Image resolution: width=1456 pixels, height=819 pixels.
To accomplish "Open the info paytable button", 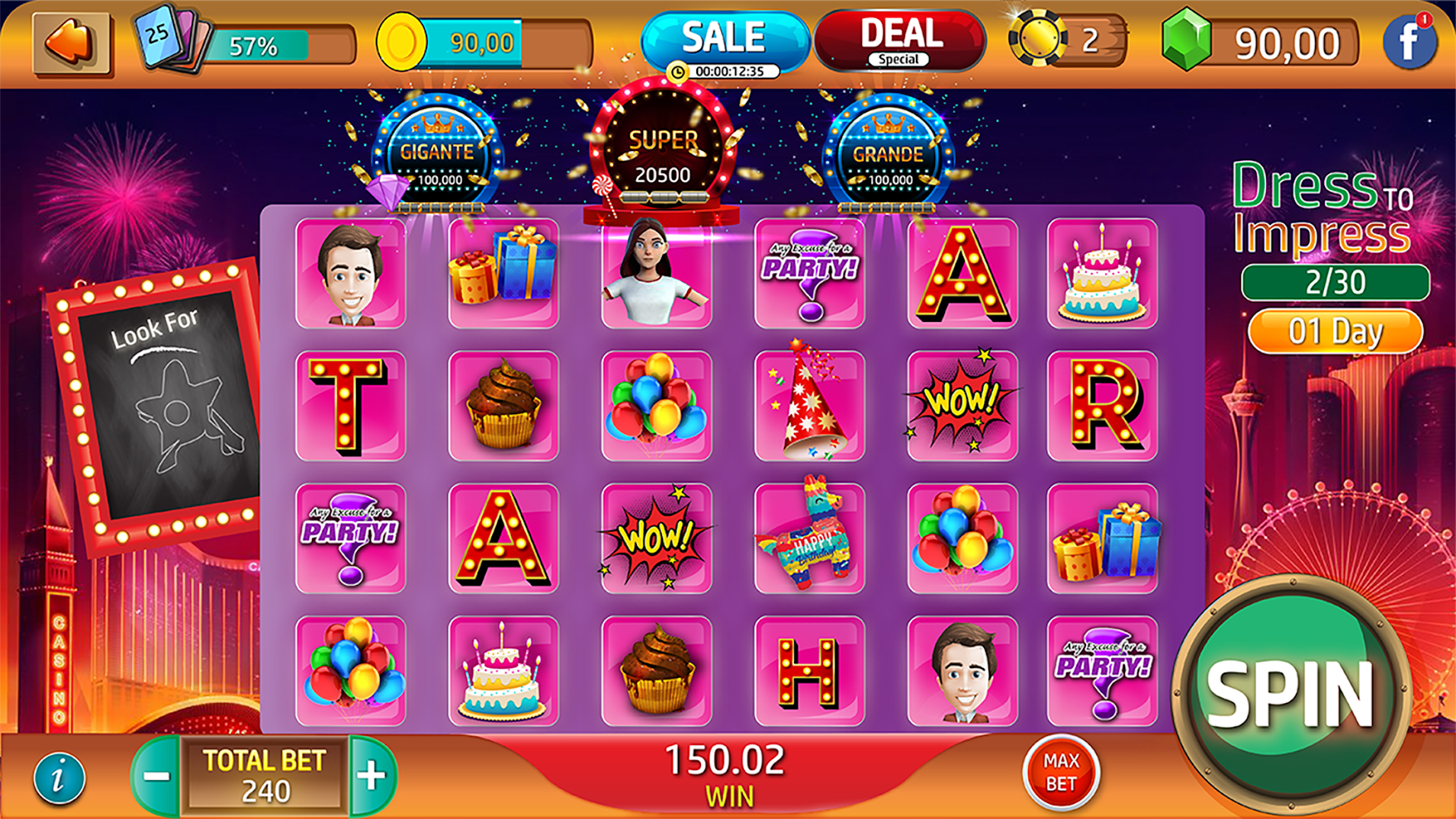I will [x=59, y=778].
